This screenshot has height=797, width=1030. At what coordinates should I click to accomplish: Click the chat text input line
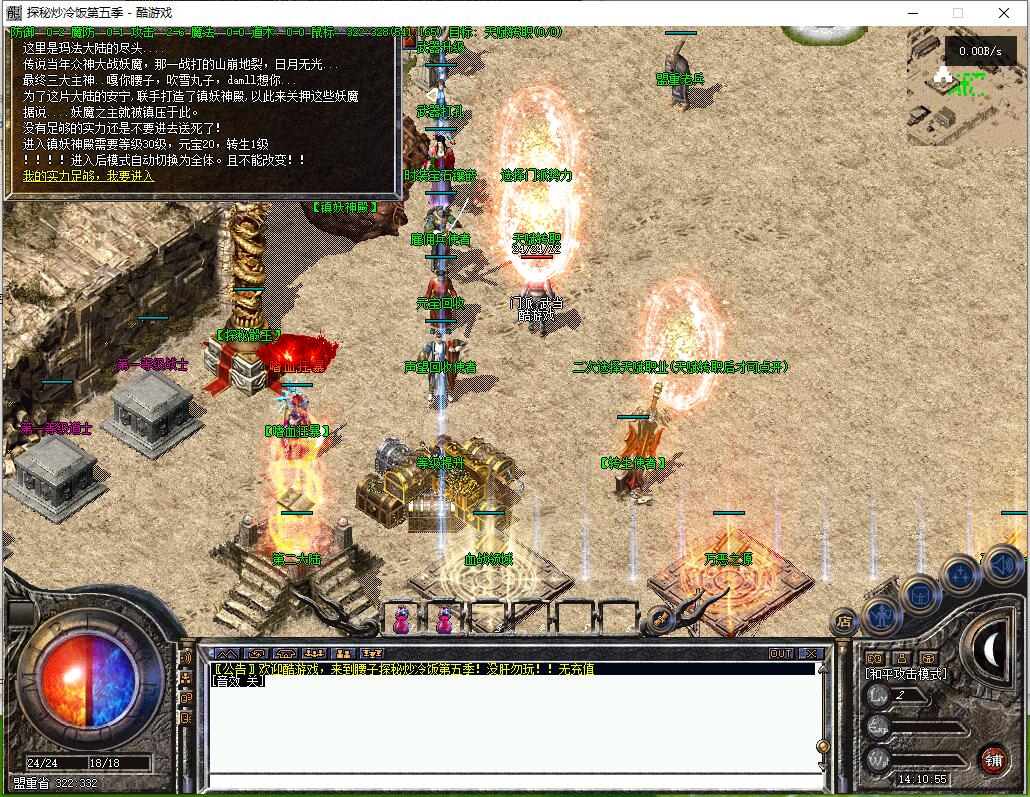510,780
